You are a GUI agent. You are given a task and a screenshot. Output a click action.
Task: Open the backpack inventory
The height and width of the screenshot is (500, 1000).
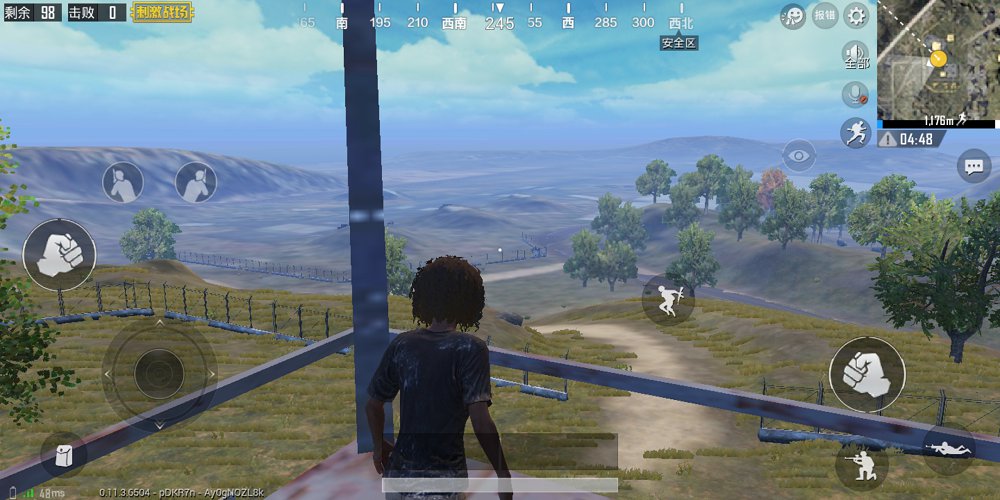[x=63, y=455]
